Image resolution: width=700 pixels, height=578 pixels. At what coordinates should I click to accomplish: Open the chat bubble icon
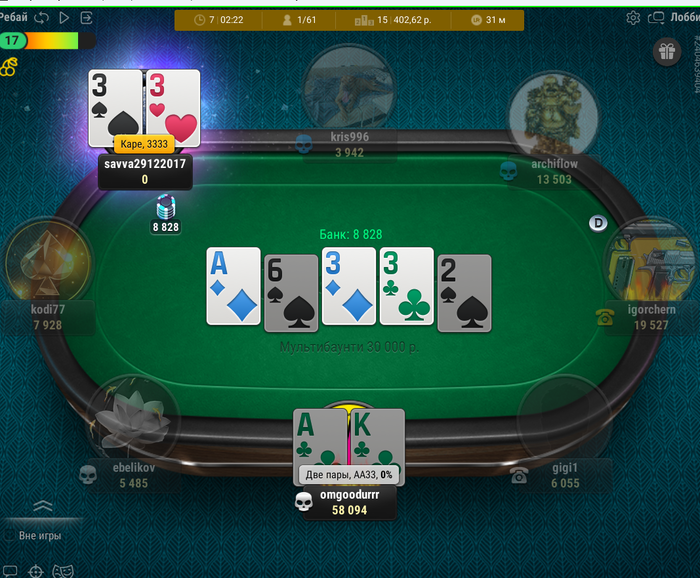point(8,571)
